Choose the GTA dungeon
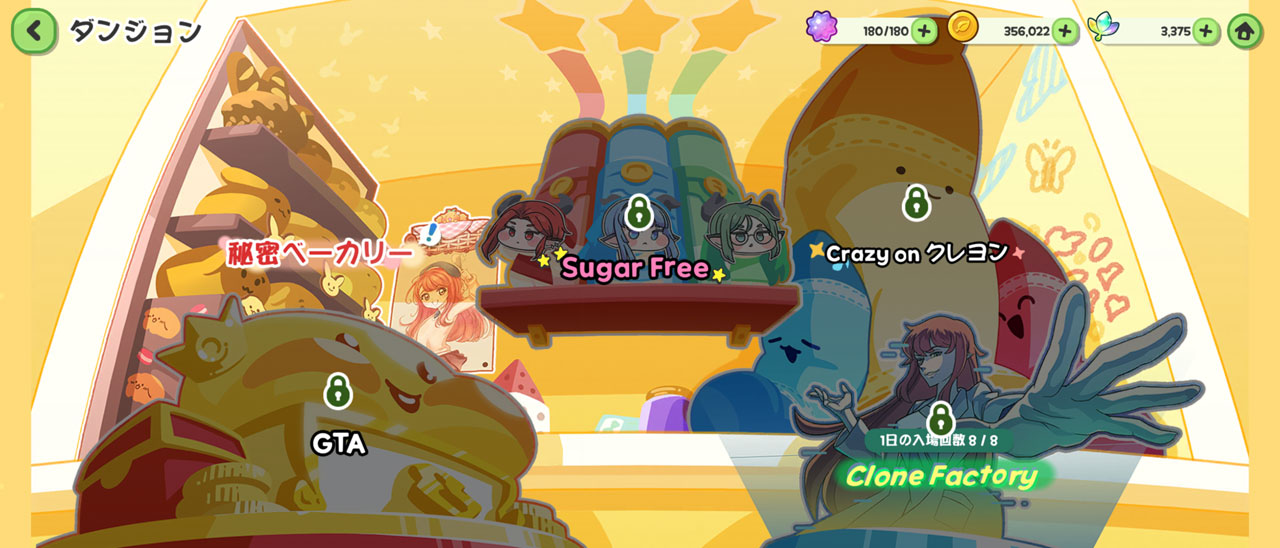The height and width of the screenshot is (548, 1280). (338, 443)
